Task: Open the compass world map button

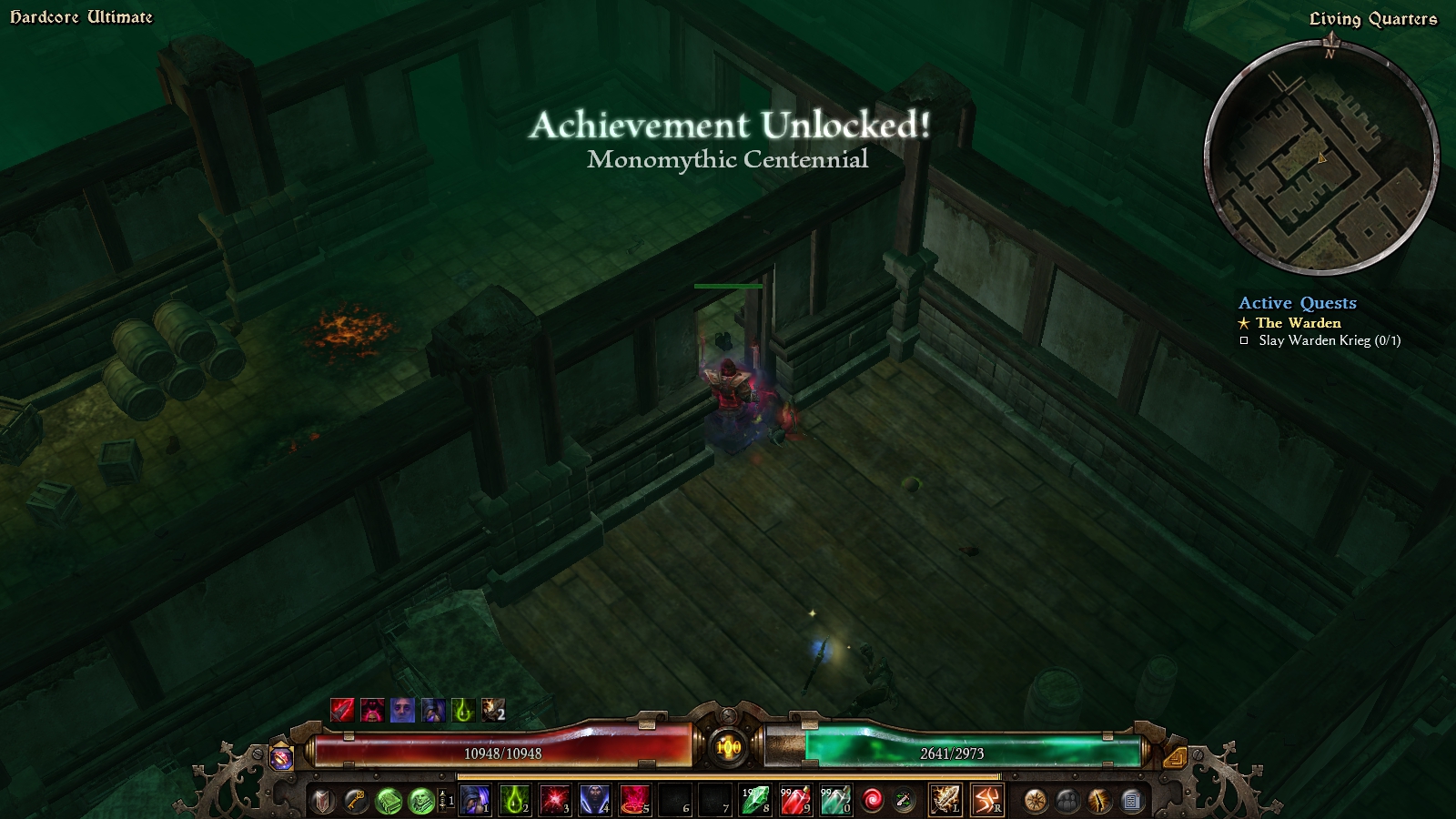Action: [x=1035, y=800]
